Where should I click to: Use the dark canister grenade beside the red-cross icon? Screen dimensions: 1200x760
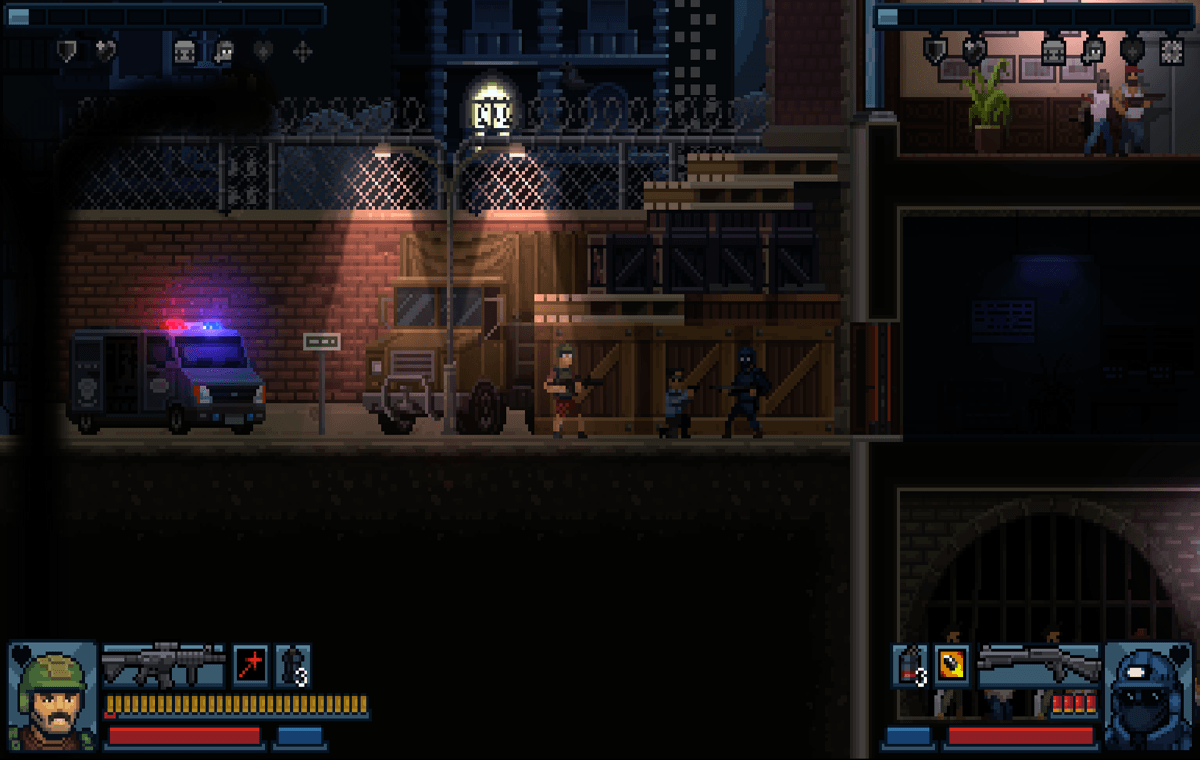[292, 665]
